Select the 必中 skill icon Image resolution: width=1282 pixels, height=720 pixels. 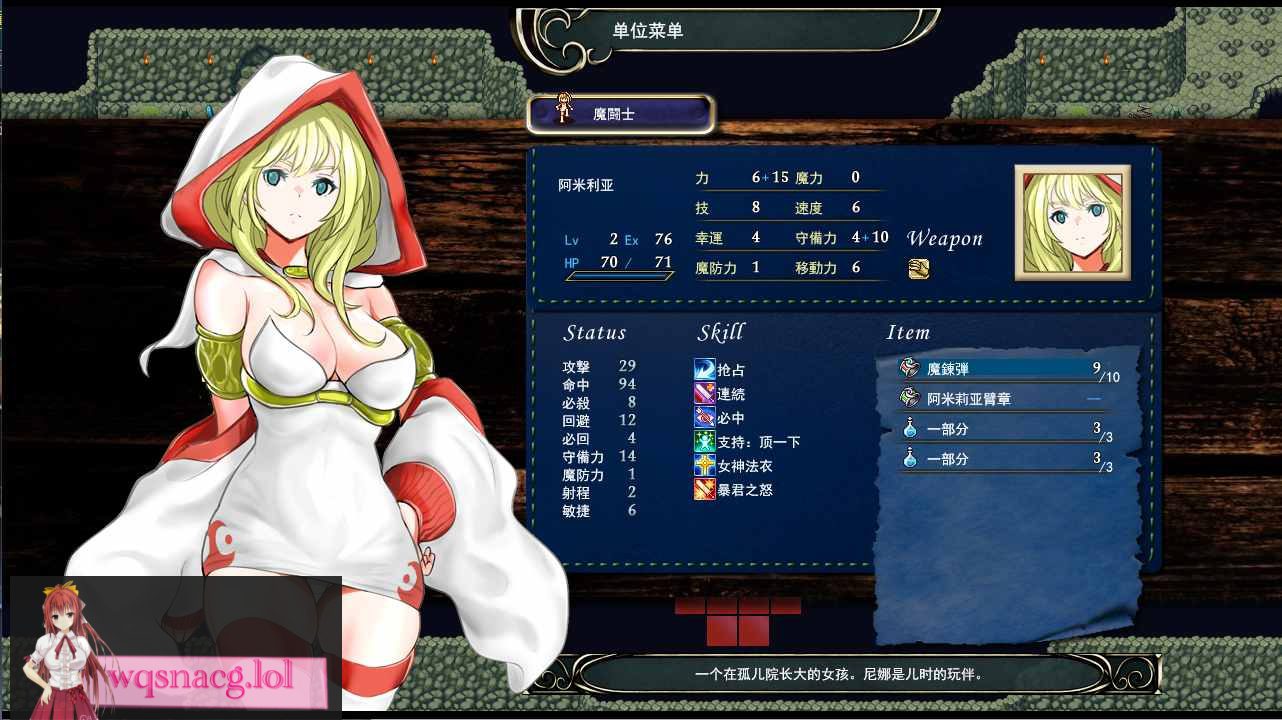tap(705, 417)
